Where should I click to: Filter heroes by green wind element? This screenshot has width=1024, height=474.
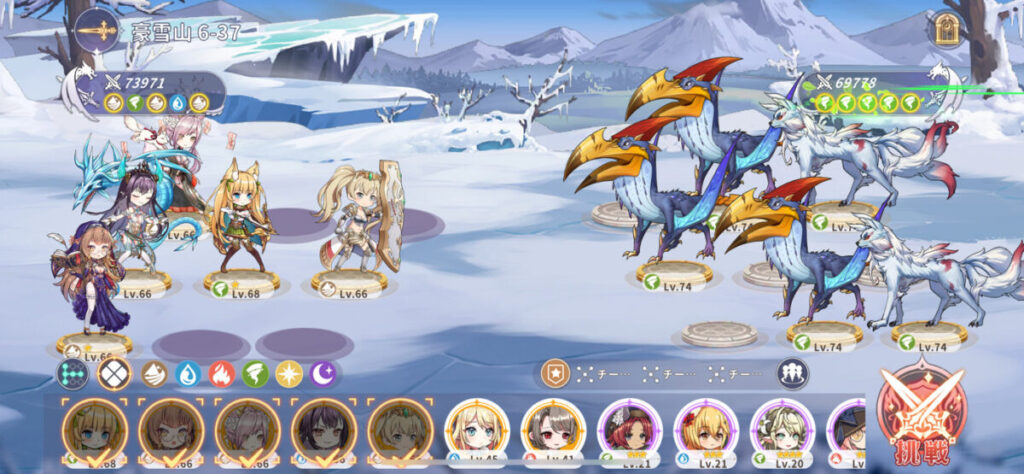click(255, 374)
